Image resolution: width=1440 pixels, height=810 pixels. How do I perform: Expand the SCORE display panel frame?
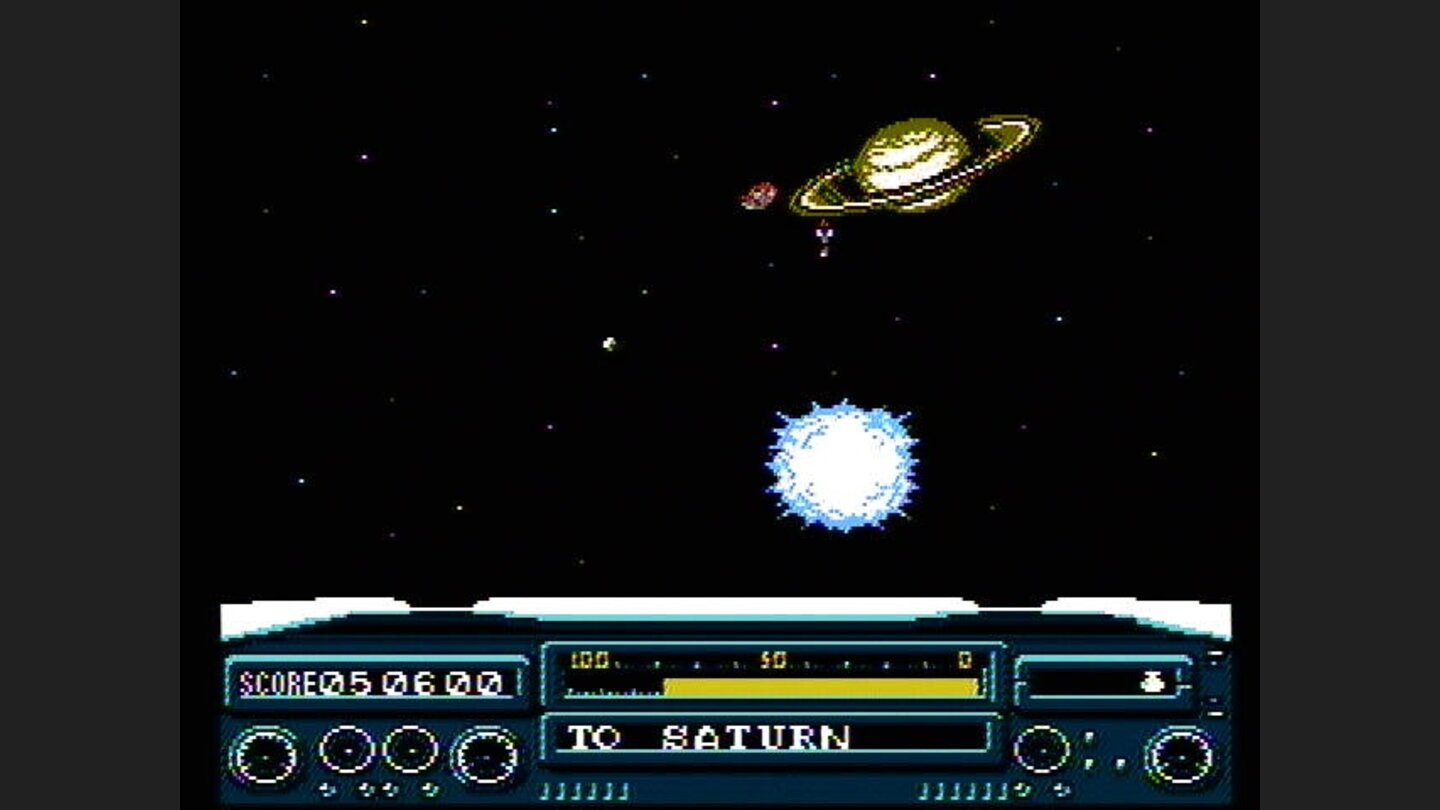pyautogui.click(x=375, y=684)
